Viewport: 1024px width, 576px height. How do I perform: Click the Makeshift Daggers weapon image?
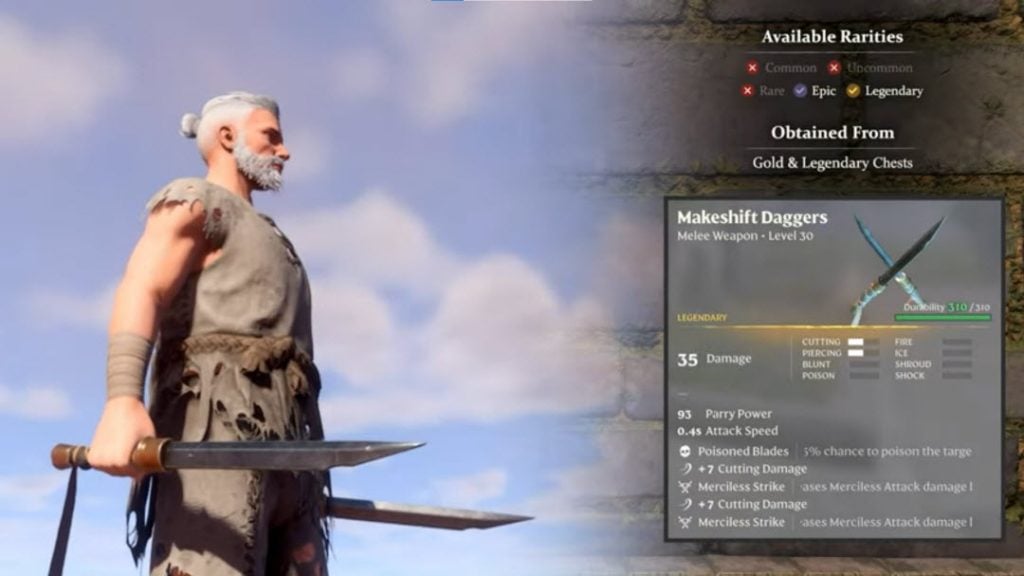(895, 268)
